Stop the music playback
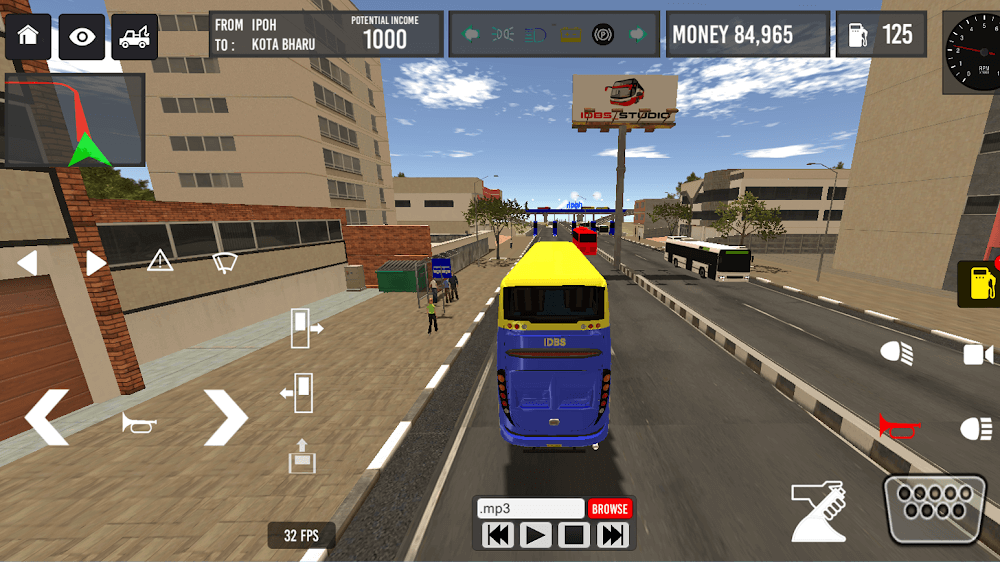 (574, 536)
